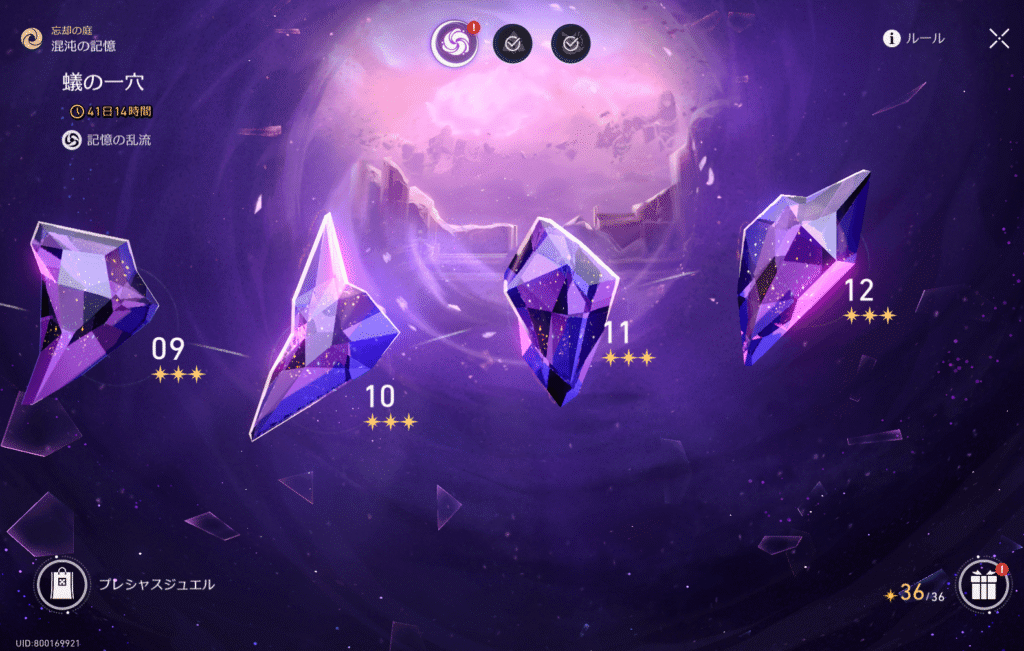
Task: Show the ルール rules info
Action: [x=914, y=39]
